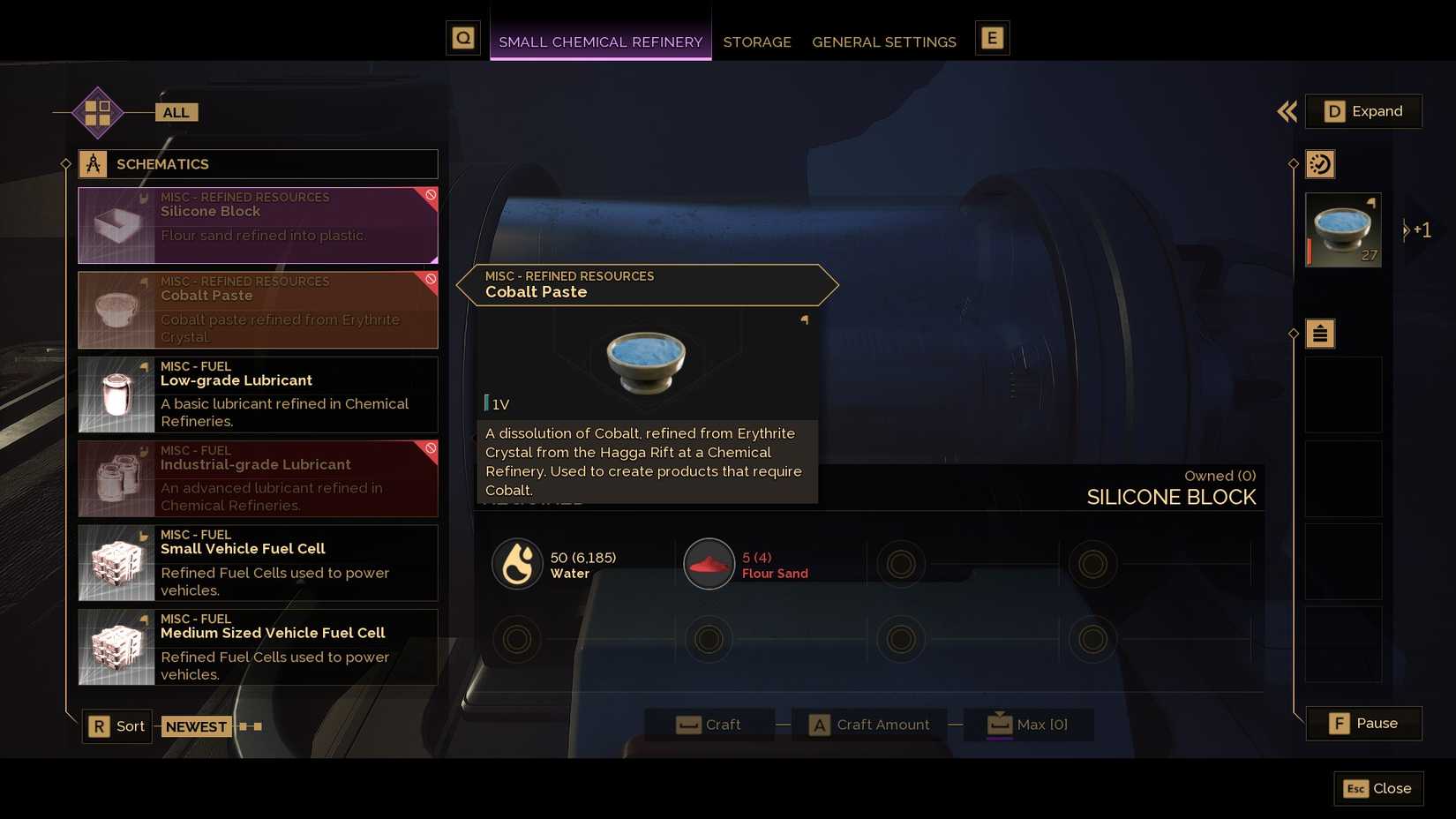Click the Flour Sand ingredient icon
This screenshot has width=1456, height=819.
[x=709, y=563]
